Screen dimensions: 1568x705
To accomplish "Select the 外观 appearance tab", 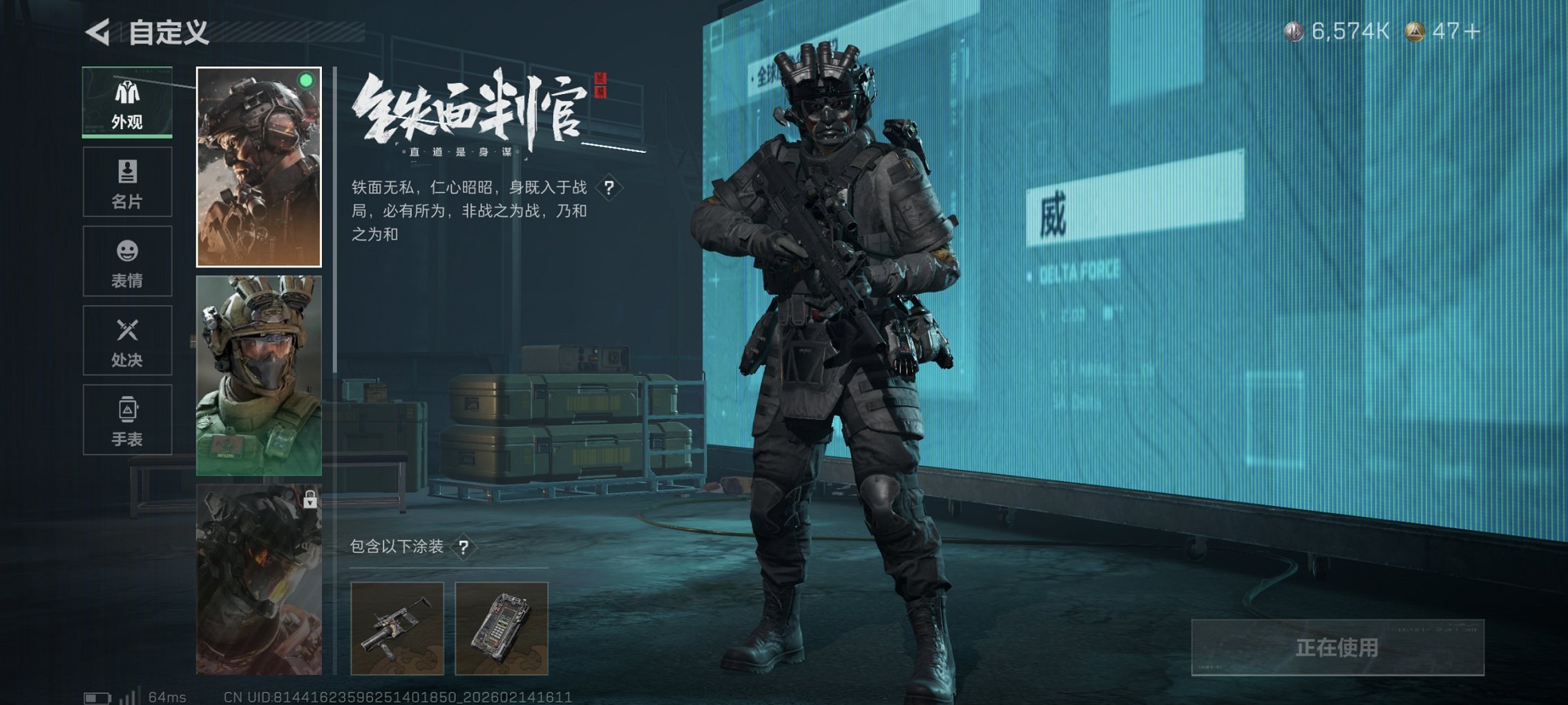I will [x=126, y=104].
